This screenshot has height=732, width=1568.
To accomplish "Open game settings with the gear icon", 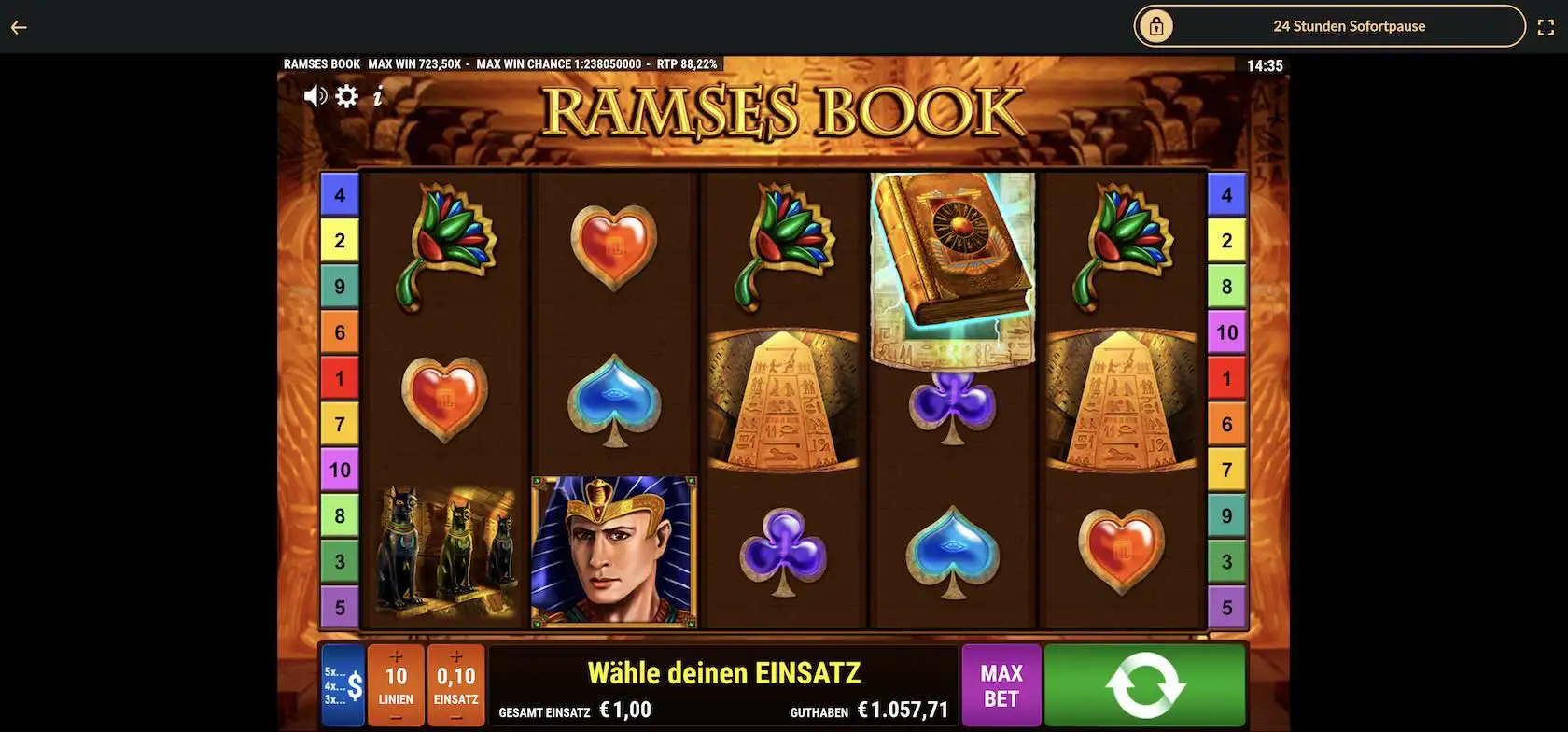I will [x=346, y=94].
